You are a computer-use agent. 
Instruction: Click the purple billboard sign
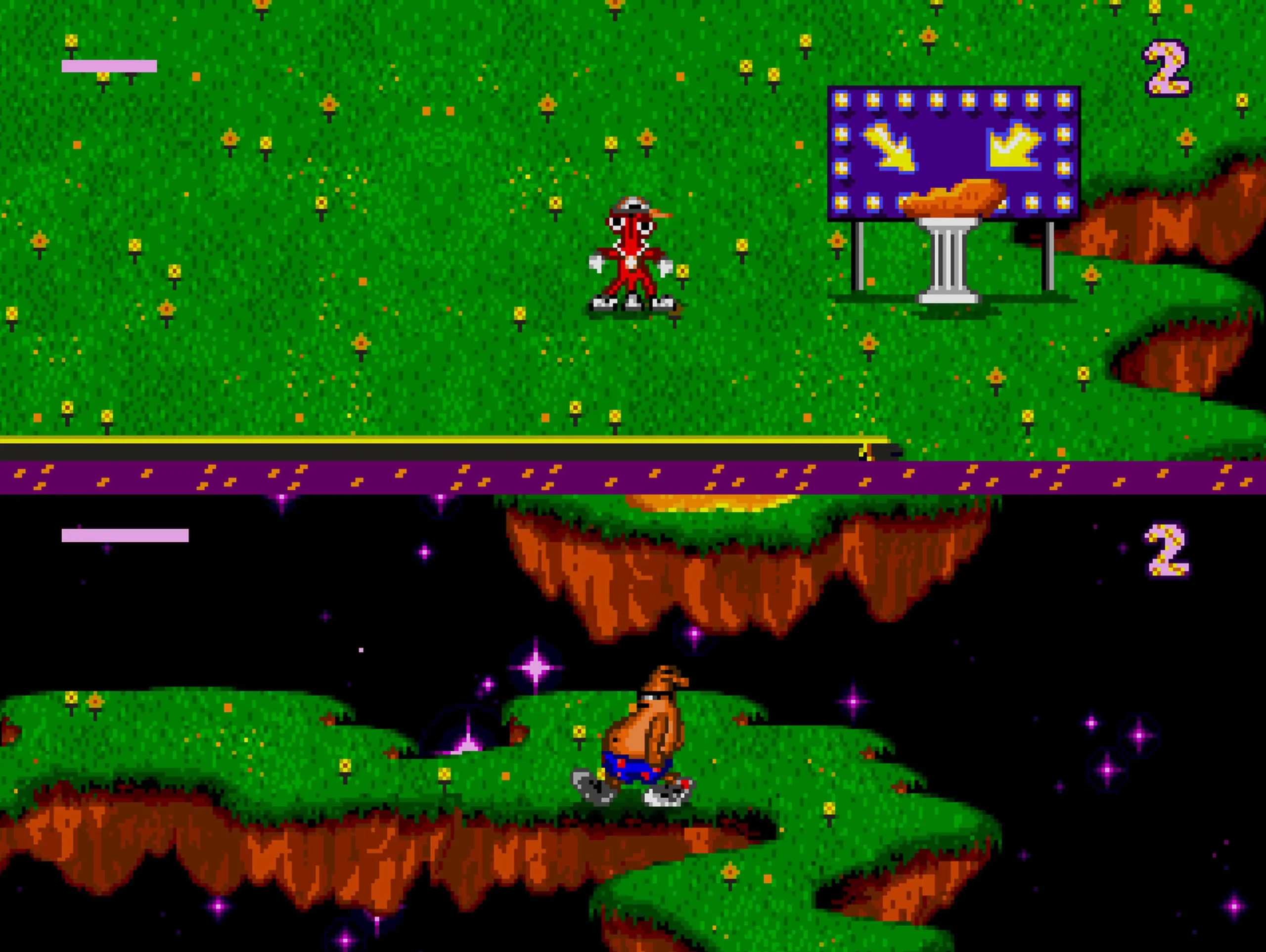pyautogui.click(x=953, y=155)
